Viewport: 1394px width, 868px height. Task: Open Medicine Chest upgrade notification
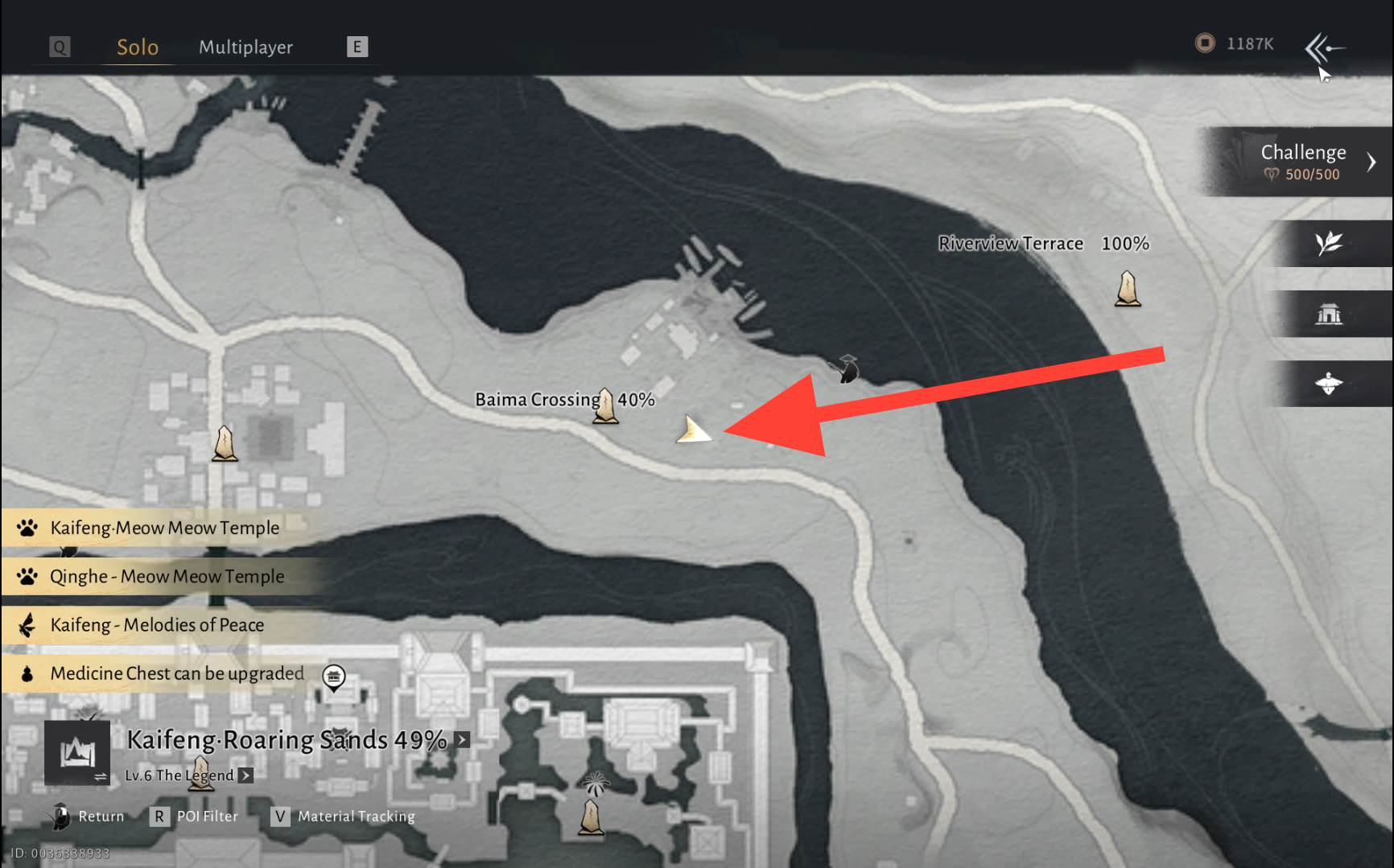176,673
